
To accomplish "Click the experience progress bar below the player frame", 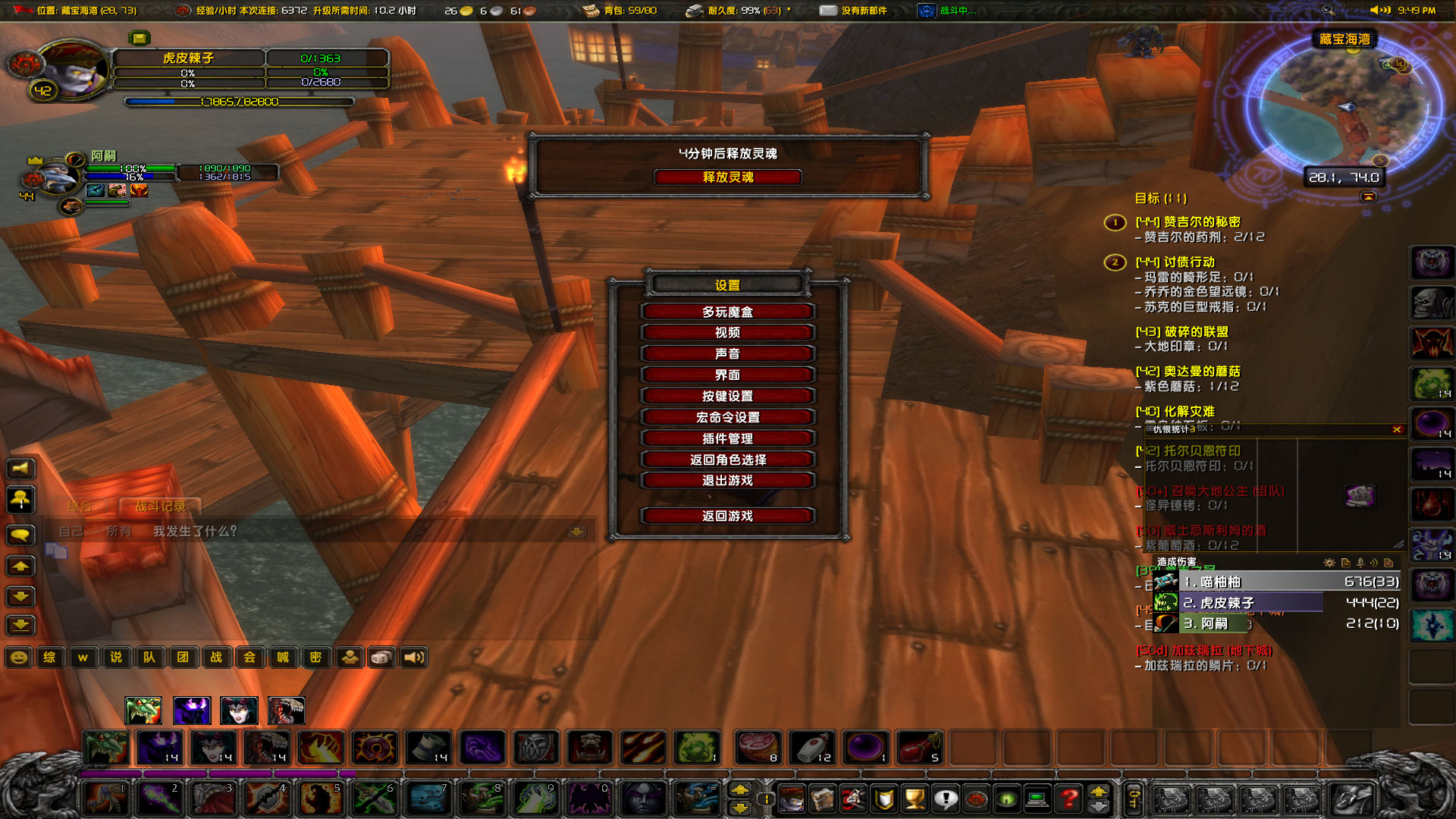I will click(237, 102).
